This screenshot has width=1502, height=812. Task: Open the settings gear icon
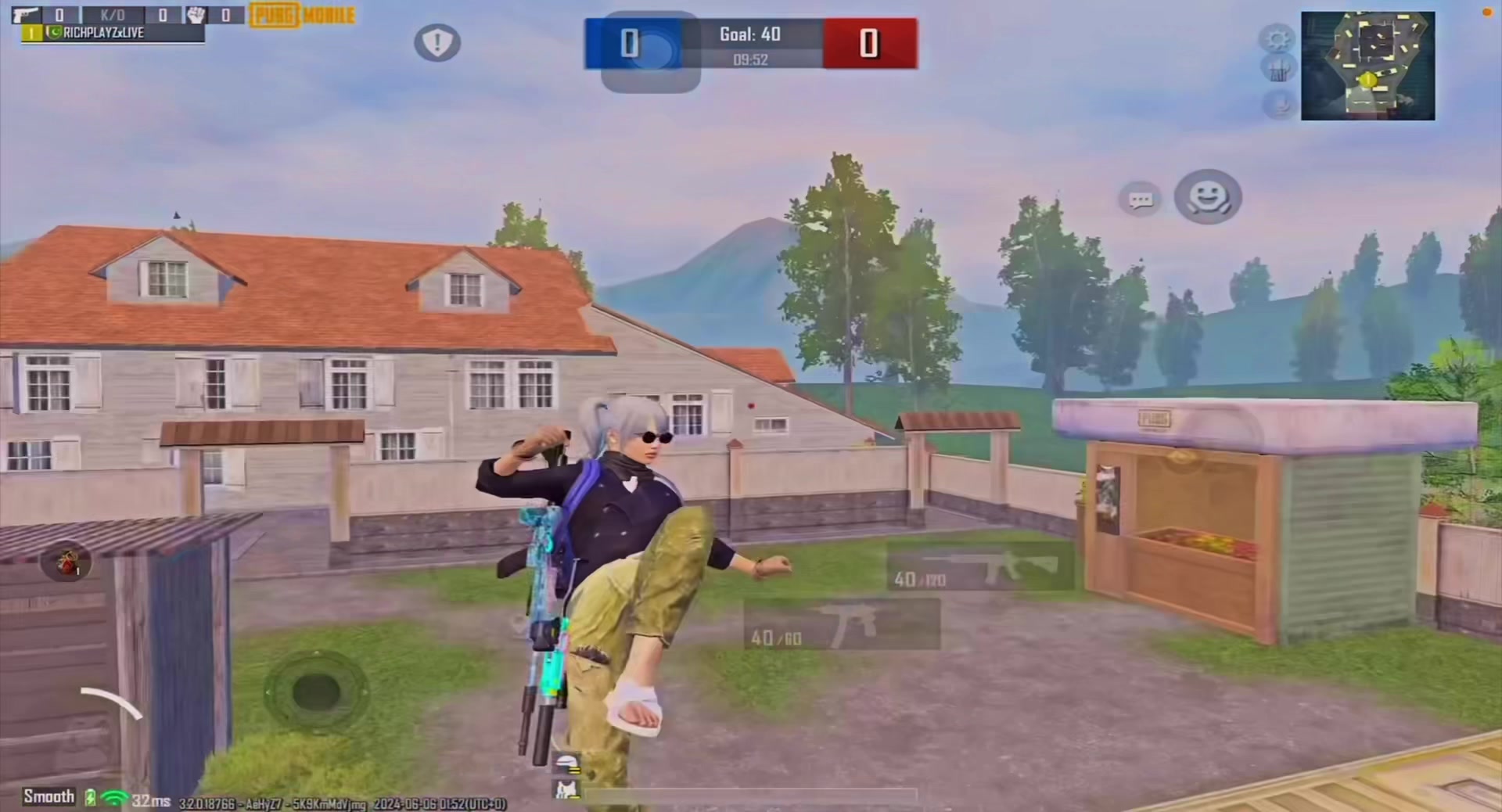pyautogui.click(x=1277, y=38)
